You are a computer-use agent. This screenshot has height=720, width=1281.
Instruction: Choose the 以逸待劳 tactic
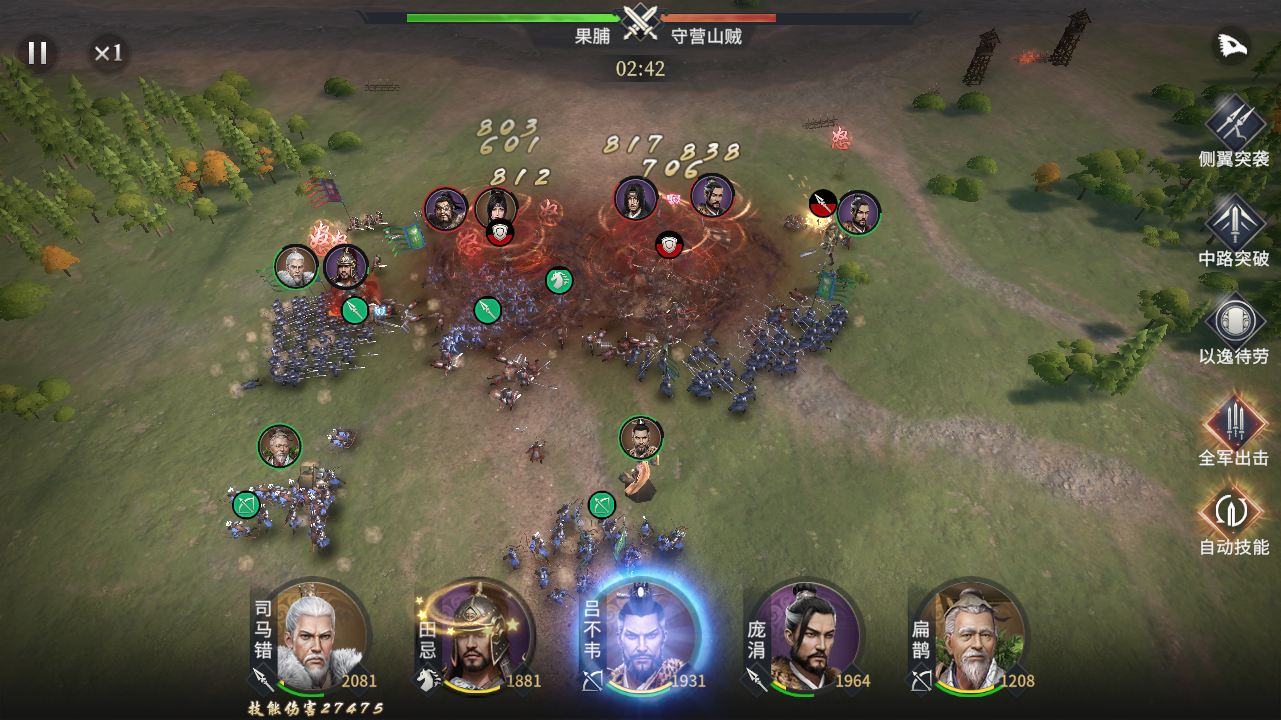coord(1235,322)
